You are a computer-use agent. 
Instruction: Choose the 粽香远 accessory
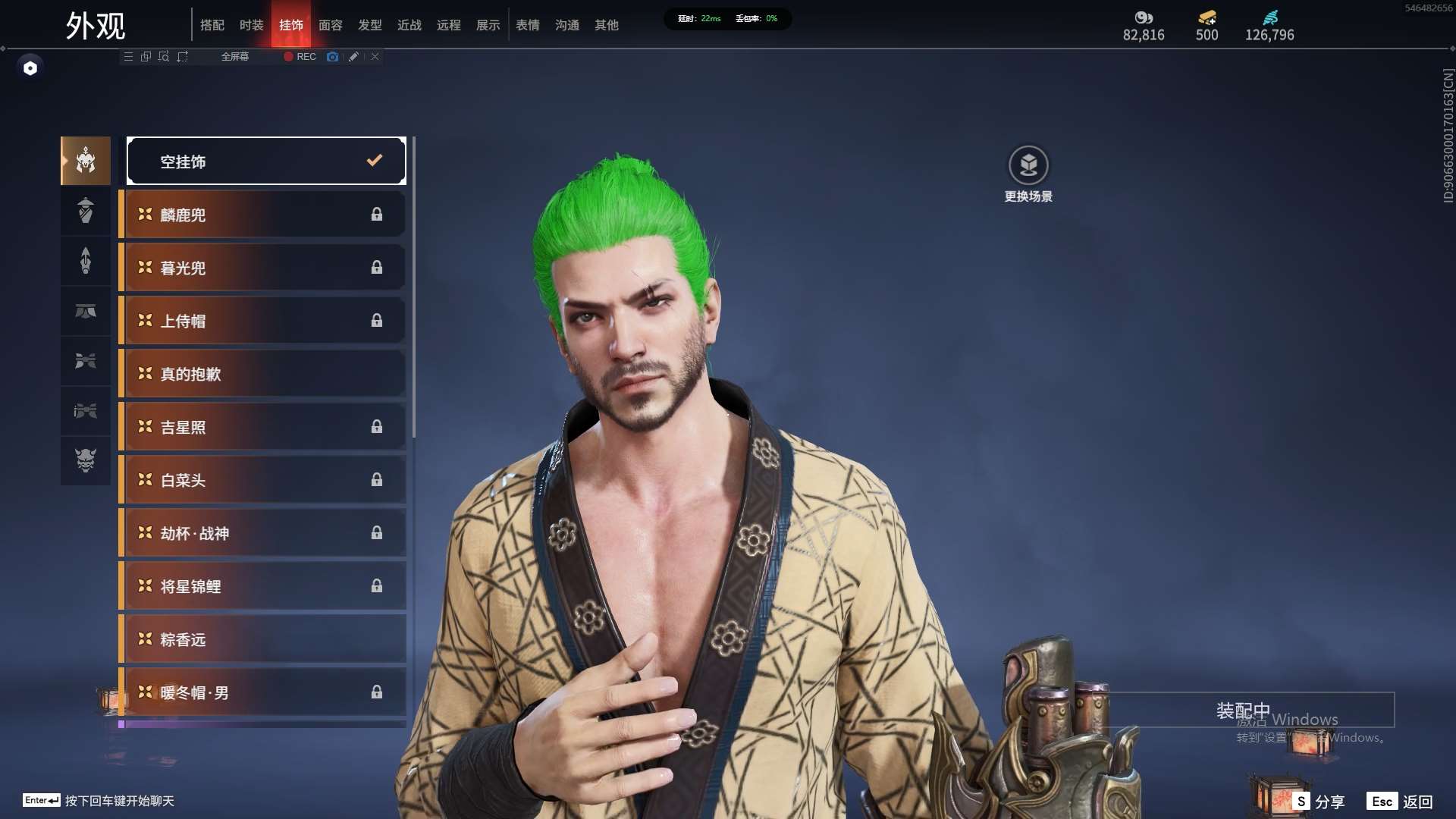click(x=262, y=639)
